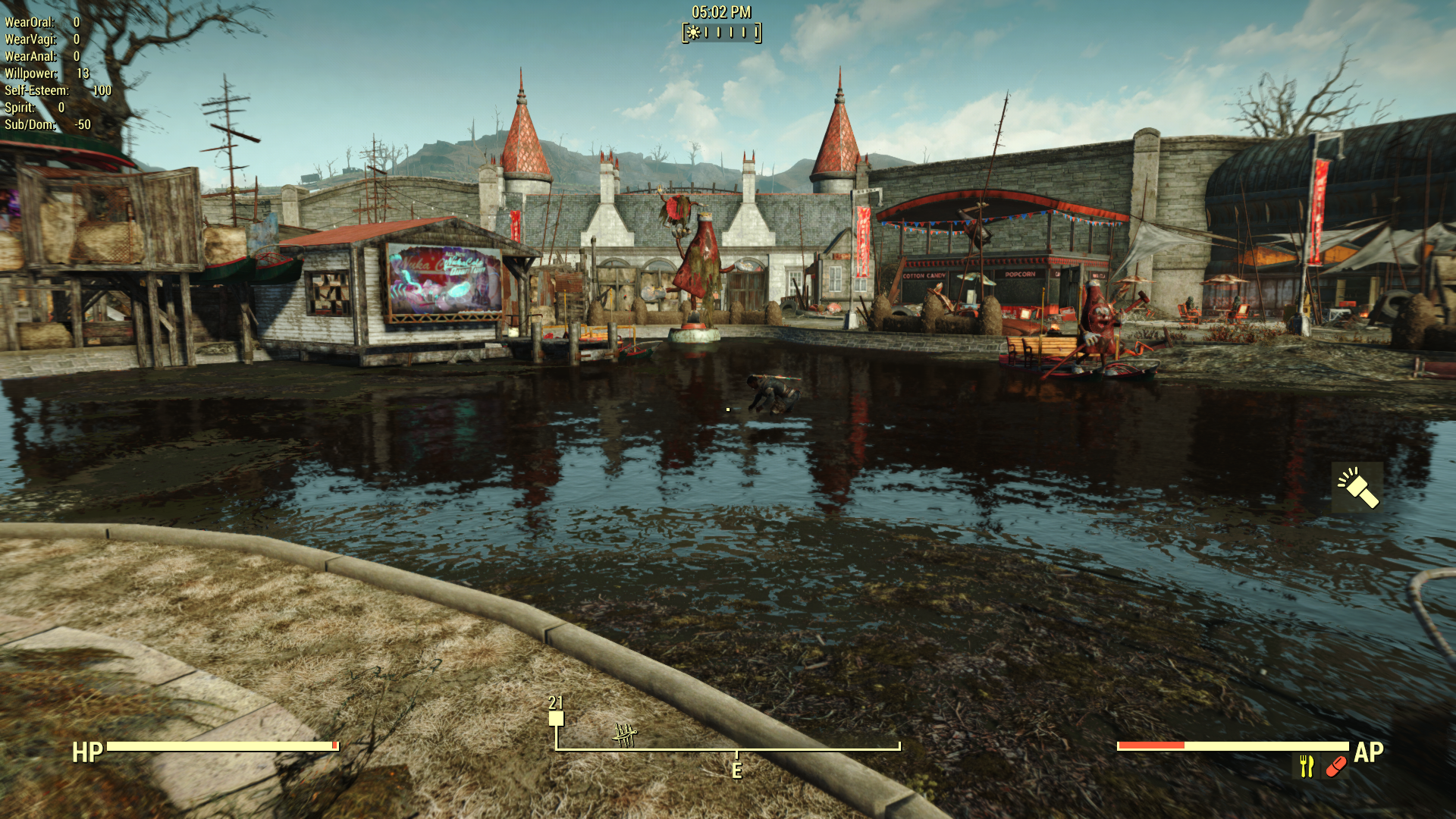Image resolution: width=1456 pixels, height=819 pixels.
Task: Click the bracketed daylight meter below the clock
Action: (x=720, y=33)
